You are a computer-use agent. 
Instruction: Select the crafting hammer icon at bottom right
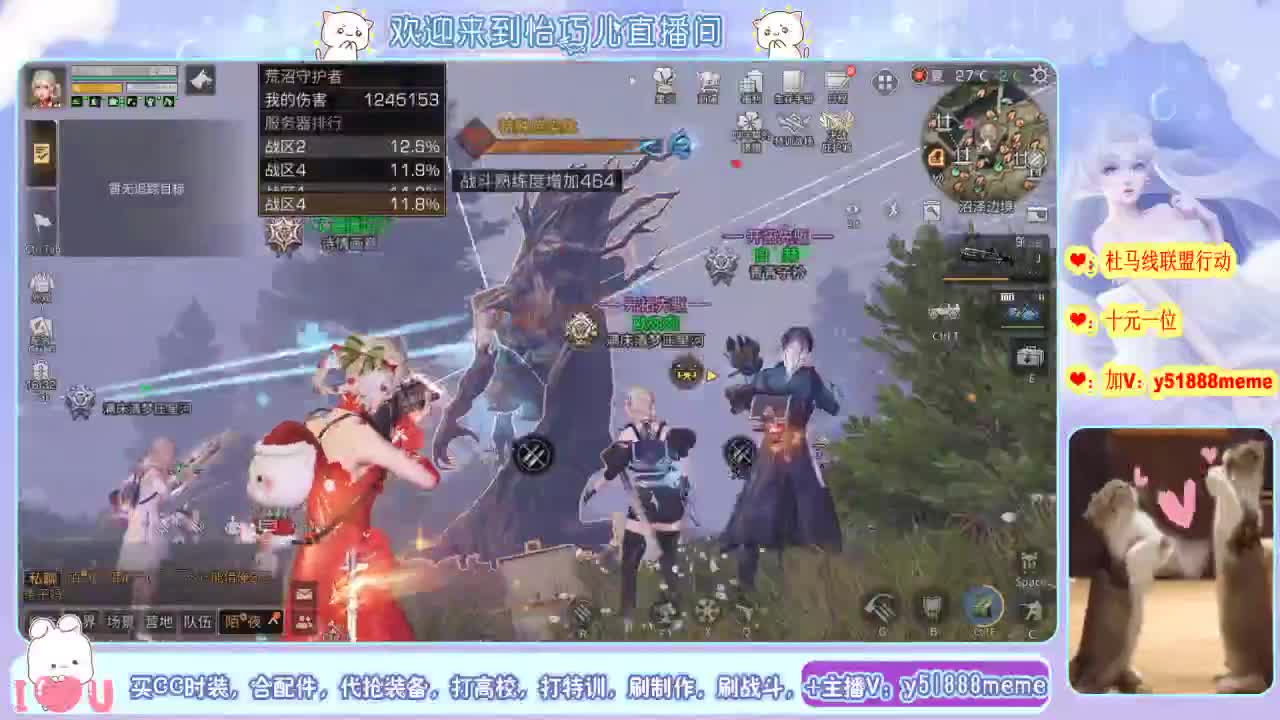coord(880,608)
